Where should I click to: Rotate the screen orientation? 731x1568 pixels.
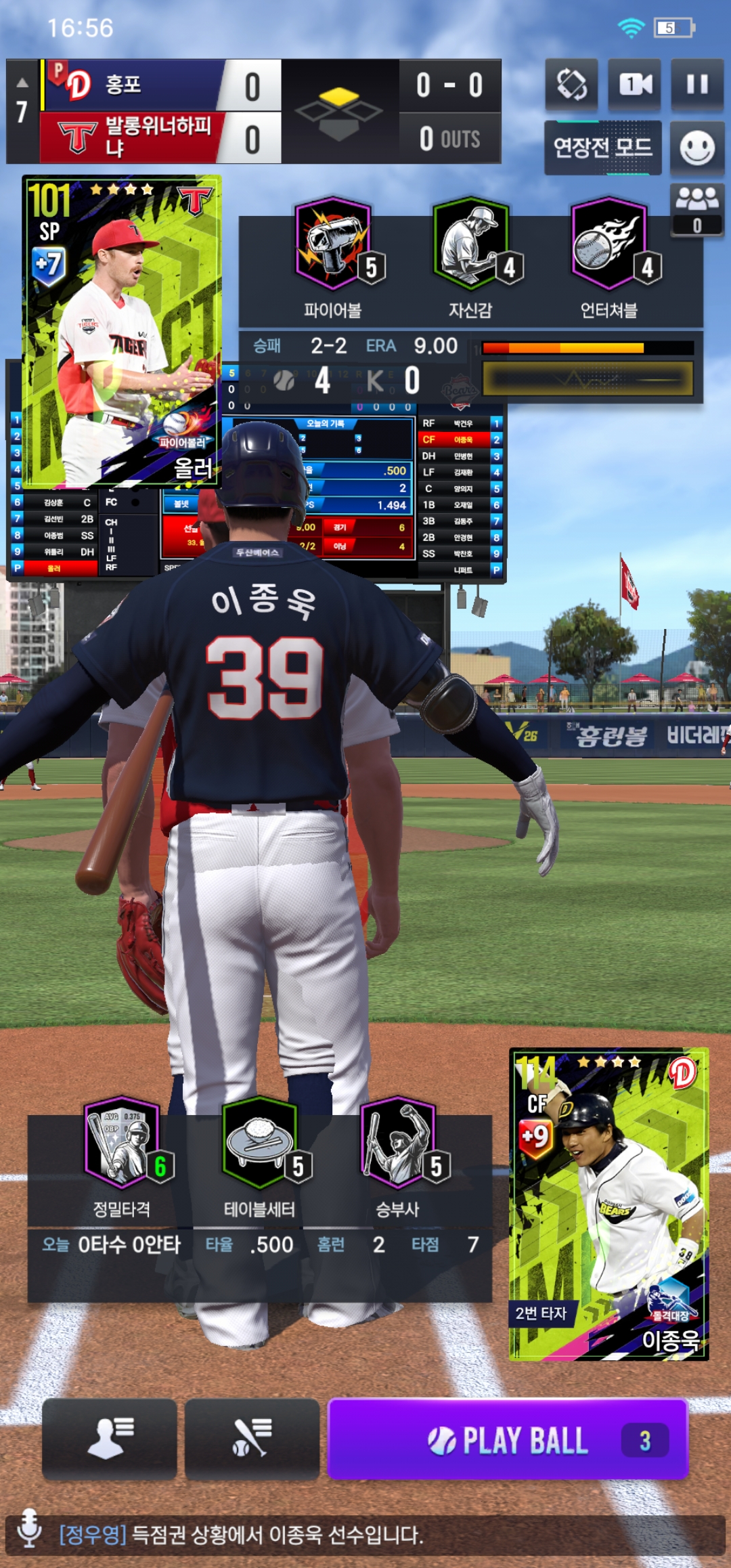[x=572, y=85]
